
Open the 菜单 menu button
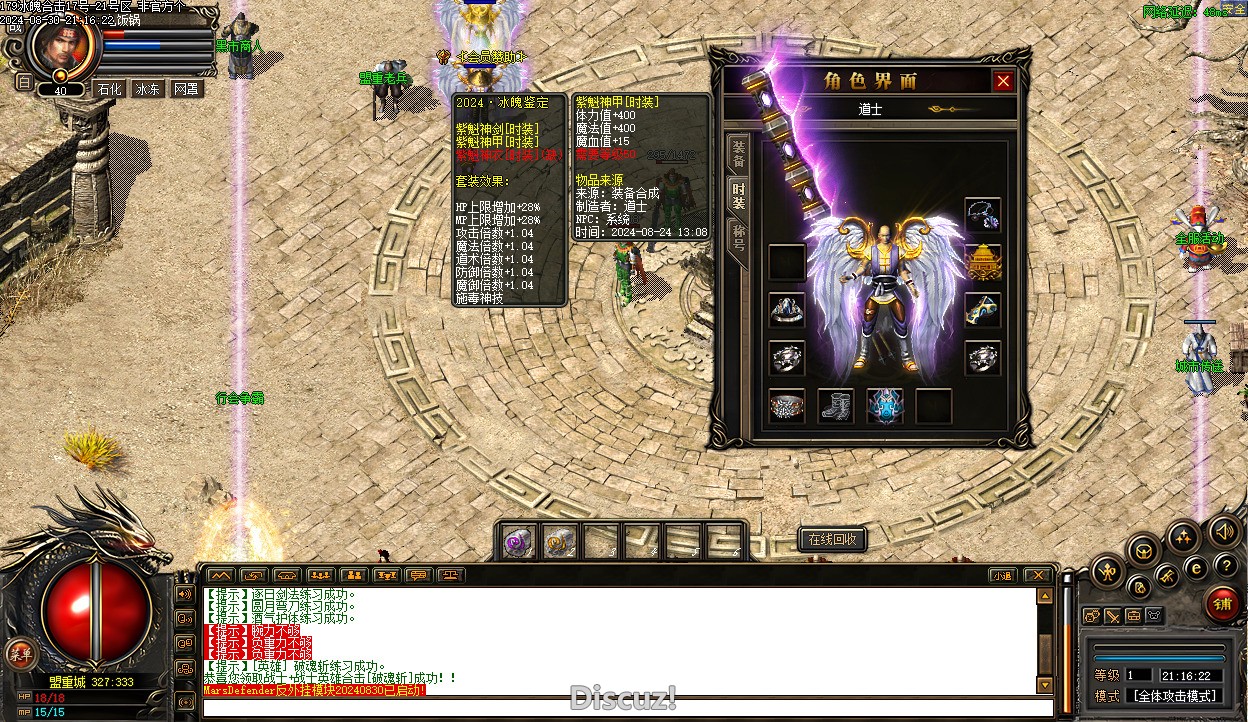tap(19, 653)
